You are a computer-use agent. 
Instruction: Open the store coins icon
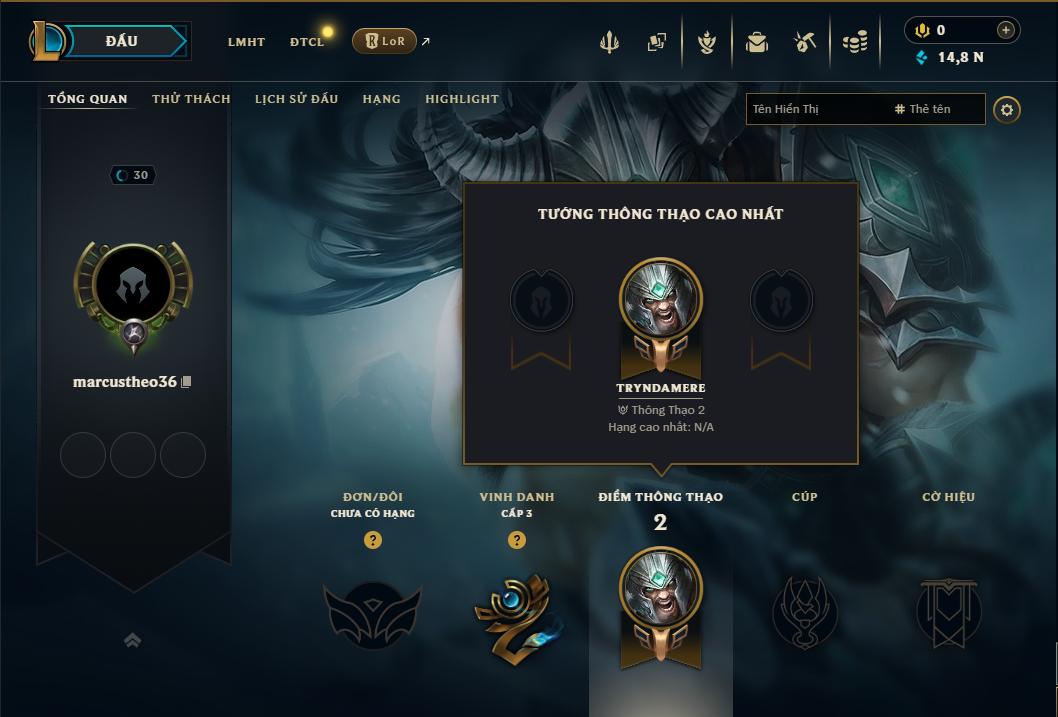tap(855, 42)
